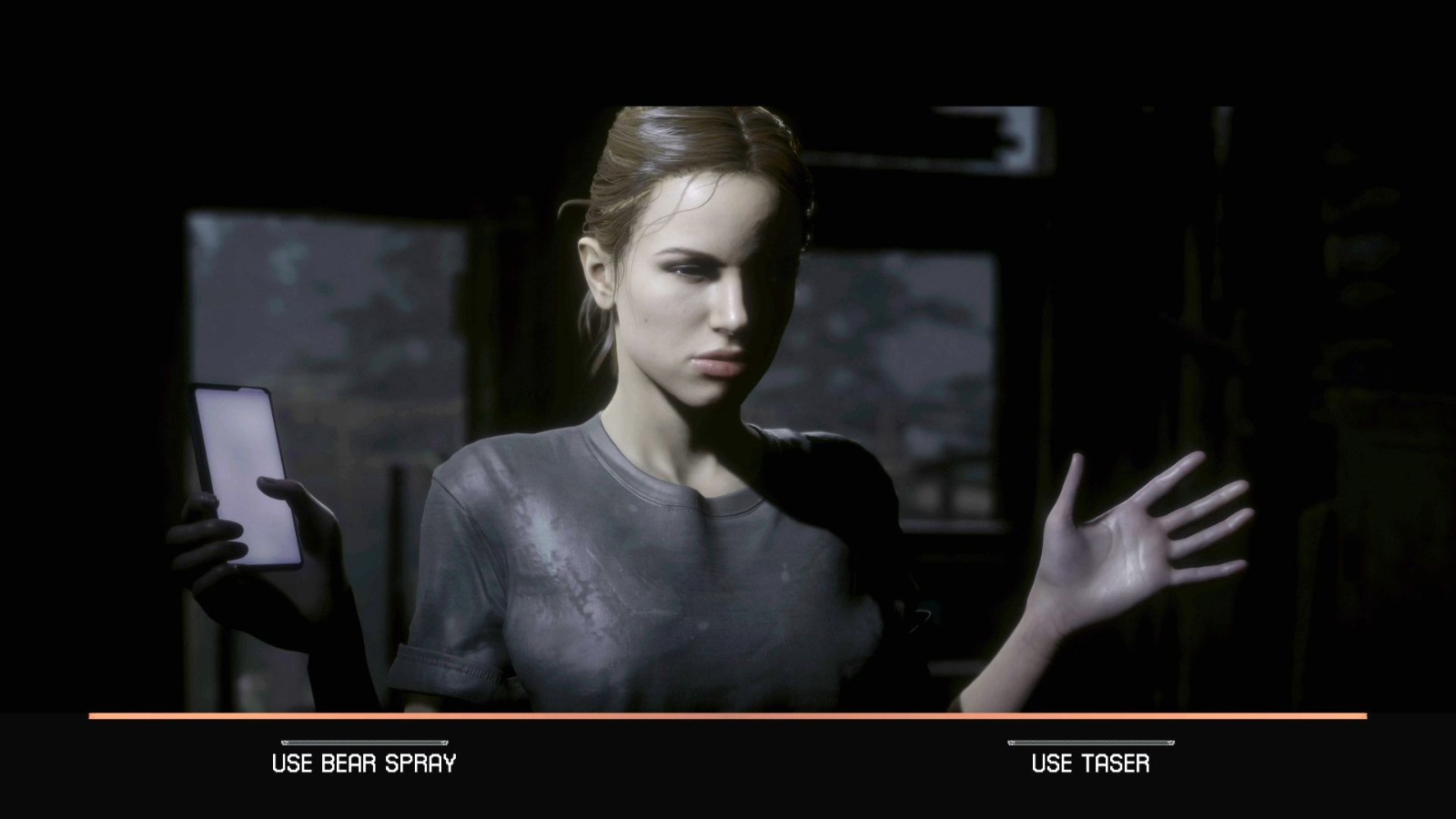Click the orange decision timer bar
1456x819 pixels.
pyautogui.click(x=728, y=718)
